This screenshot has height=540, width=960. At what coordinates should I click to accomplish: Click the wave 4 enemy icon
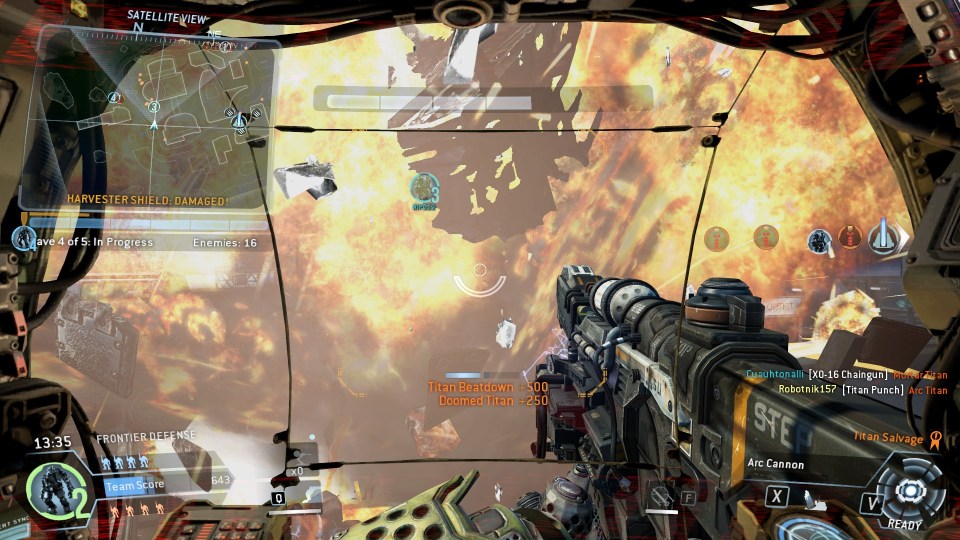pyautogui.click(x=24, y=240)
